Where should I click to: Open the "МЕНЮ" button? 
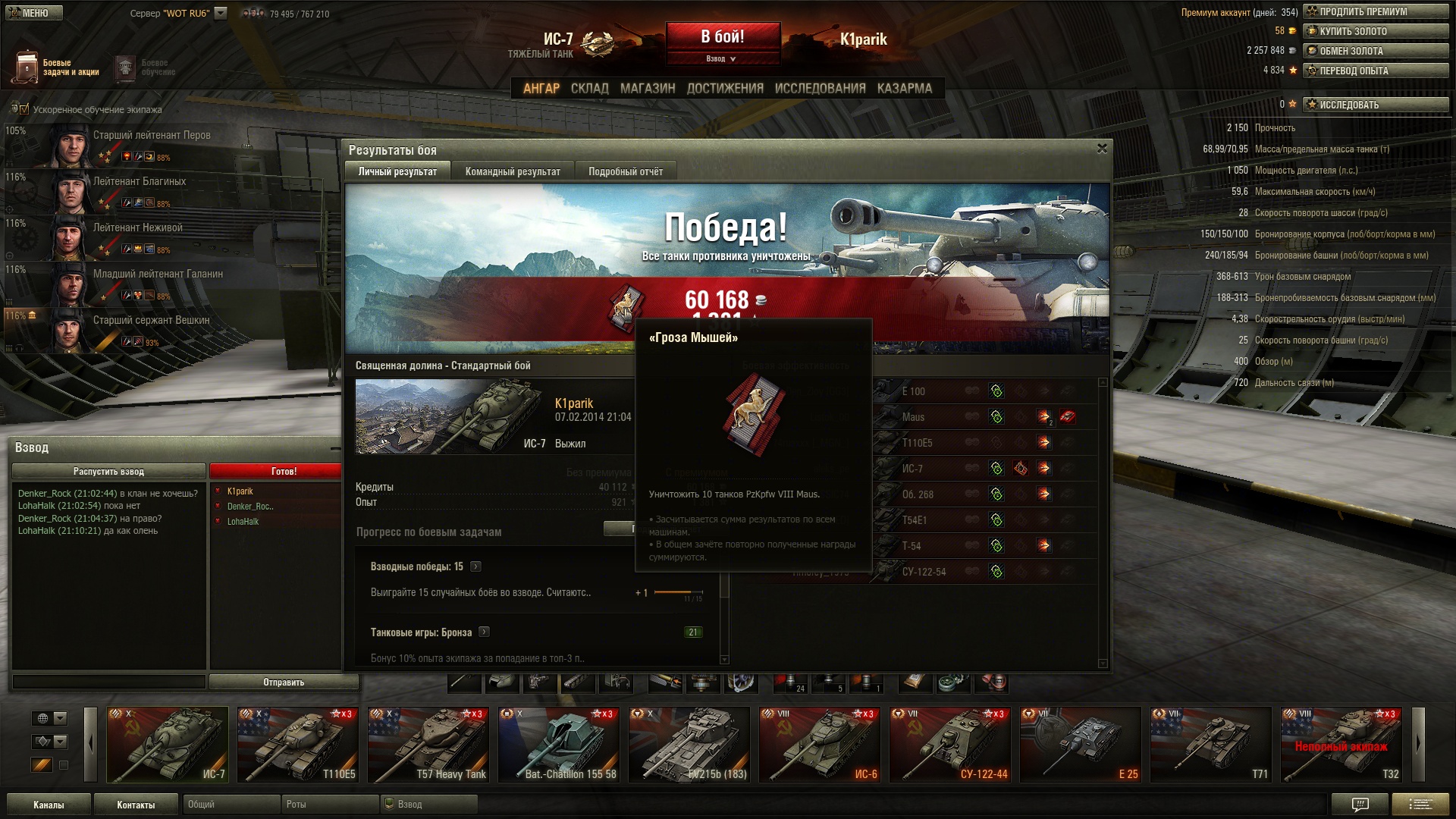click(34, 13)
